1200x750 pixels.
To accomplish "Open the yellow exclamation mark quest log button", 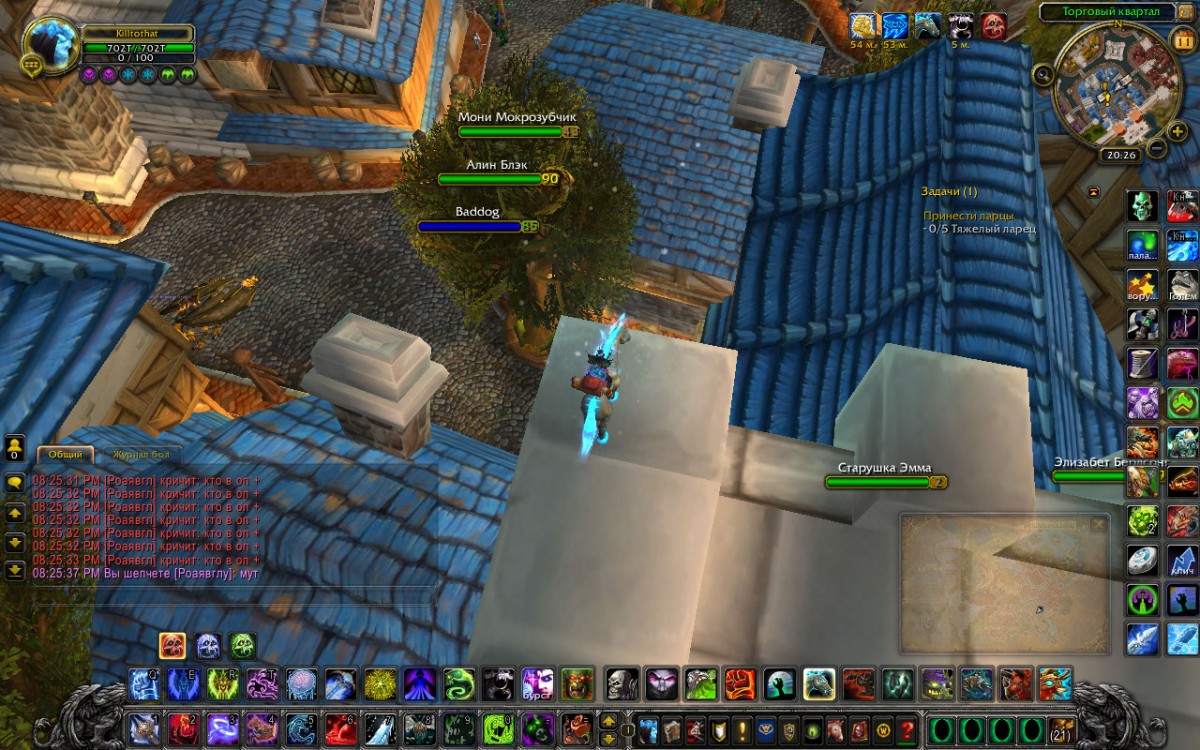I will pos(743,729).
